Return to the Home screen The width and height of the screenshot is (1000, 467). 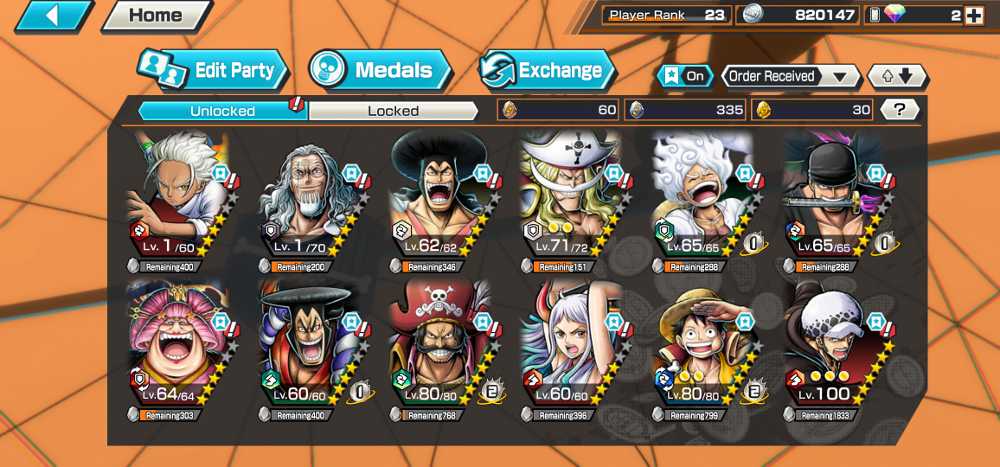tap(155, 15)
